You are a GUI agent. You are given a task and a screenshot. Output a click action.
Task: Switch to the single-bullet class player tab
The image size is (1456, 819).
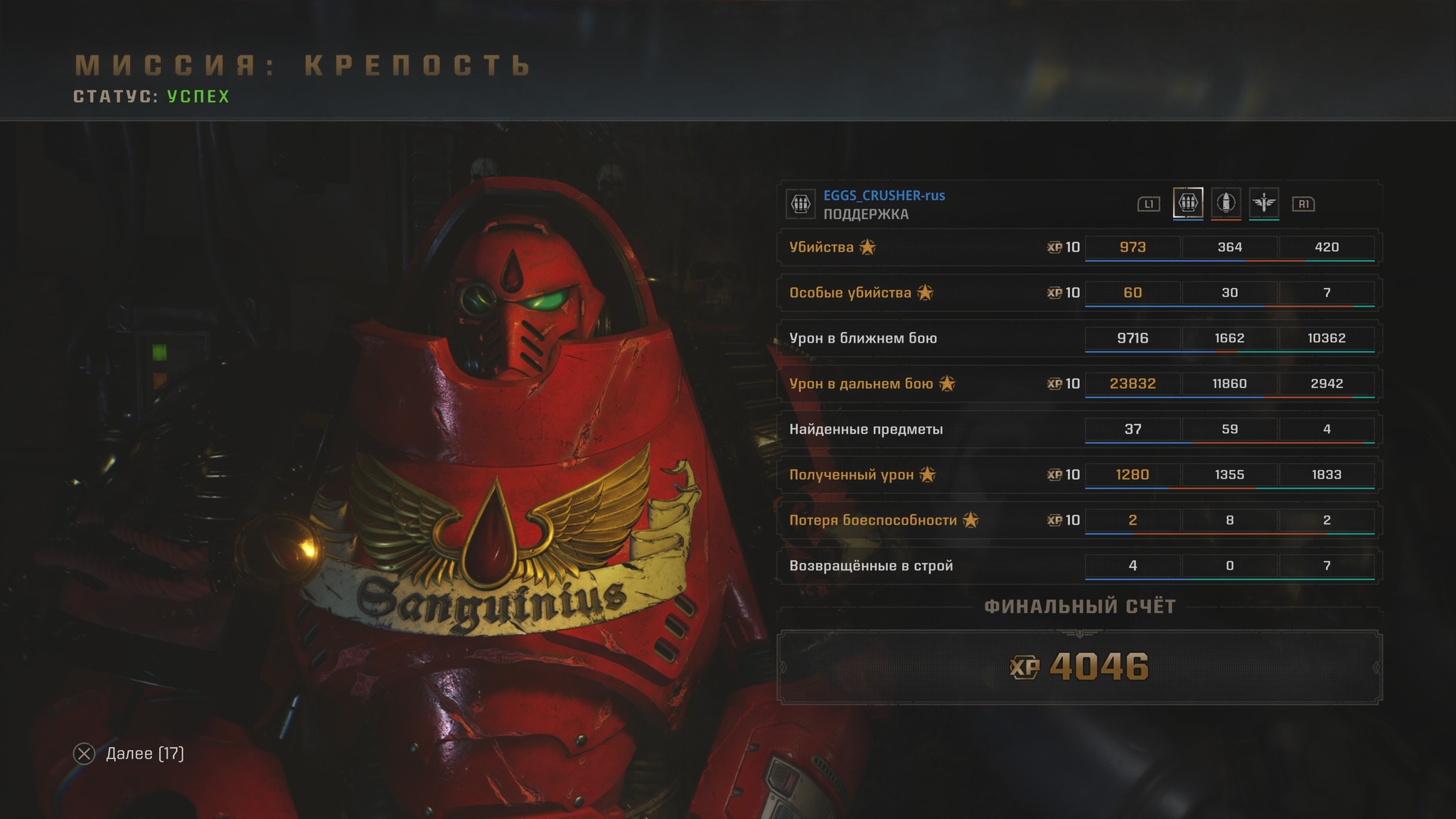pyautogui.click(x=1226, y=203)
